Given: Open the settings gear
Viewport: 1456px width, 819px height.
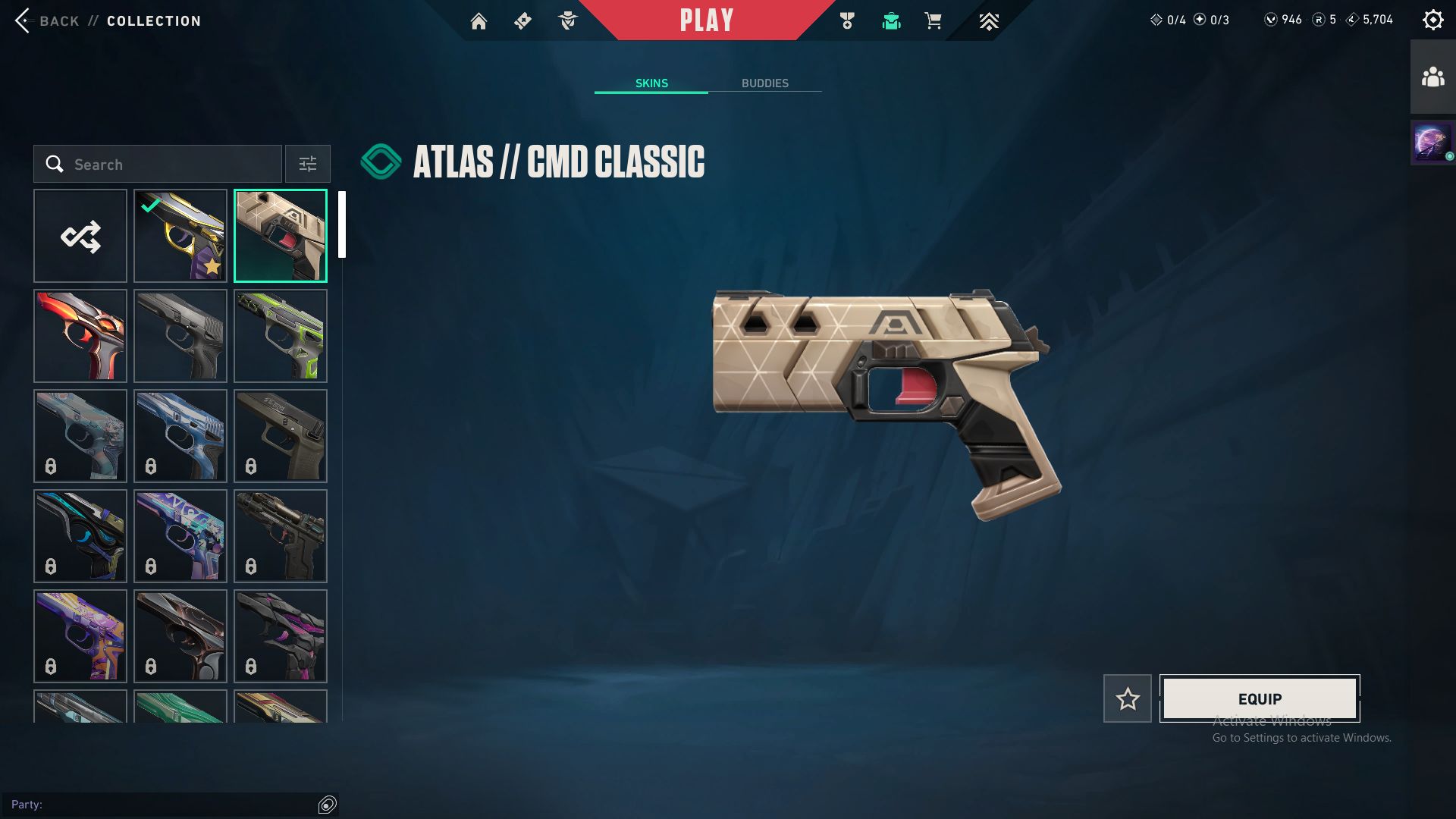Looking at the screenshot, I should pos(1432,20).
